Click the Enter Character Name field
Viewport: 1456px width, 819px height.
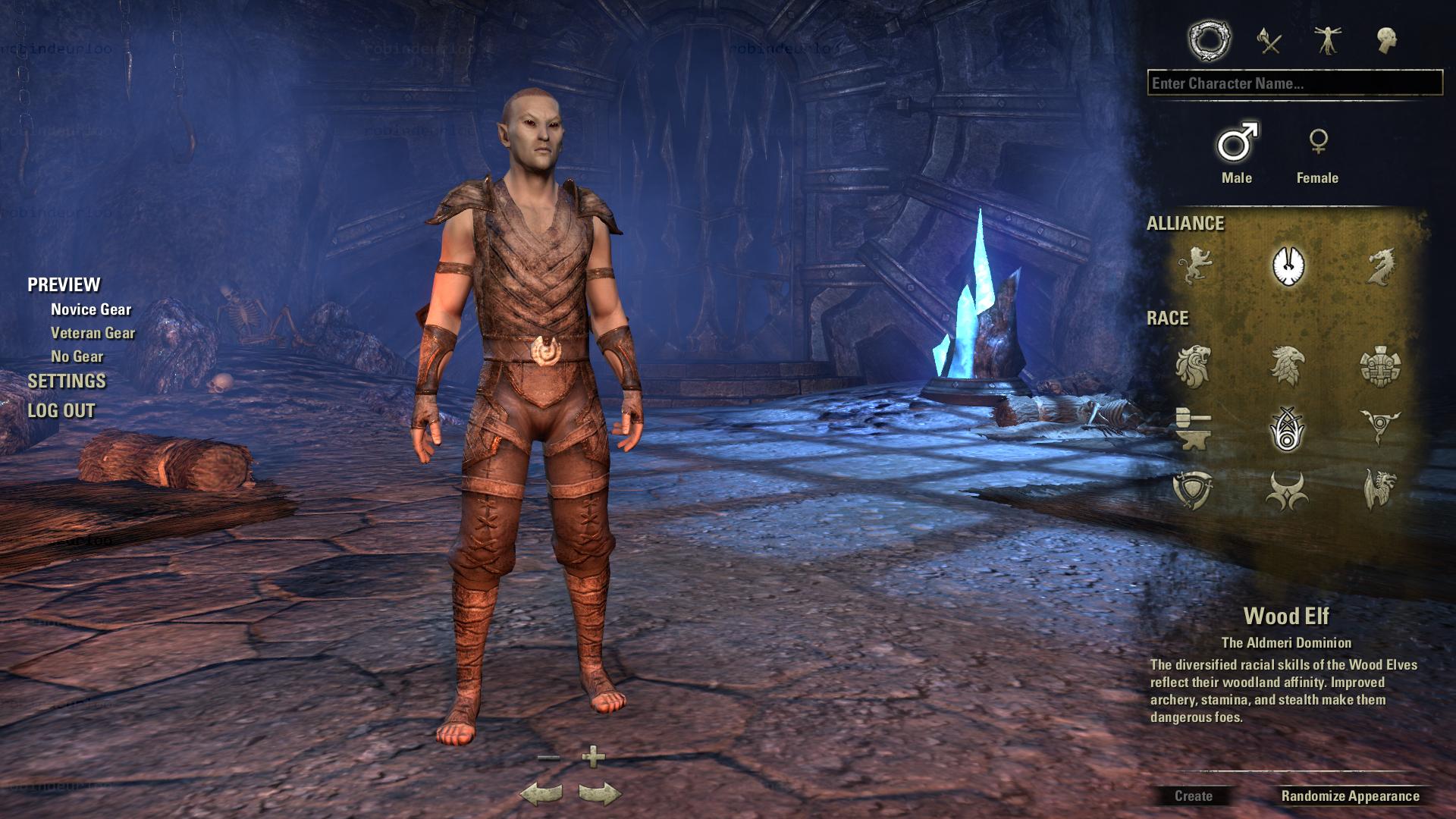click(x=1294, y=83)
